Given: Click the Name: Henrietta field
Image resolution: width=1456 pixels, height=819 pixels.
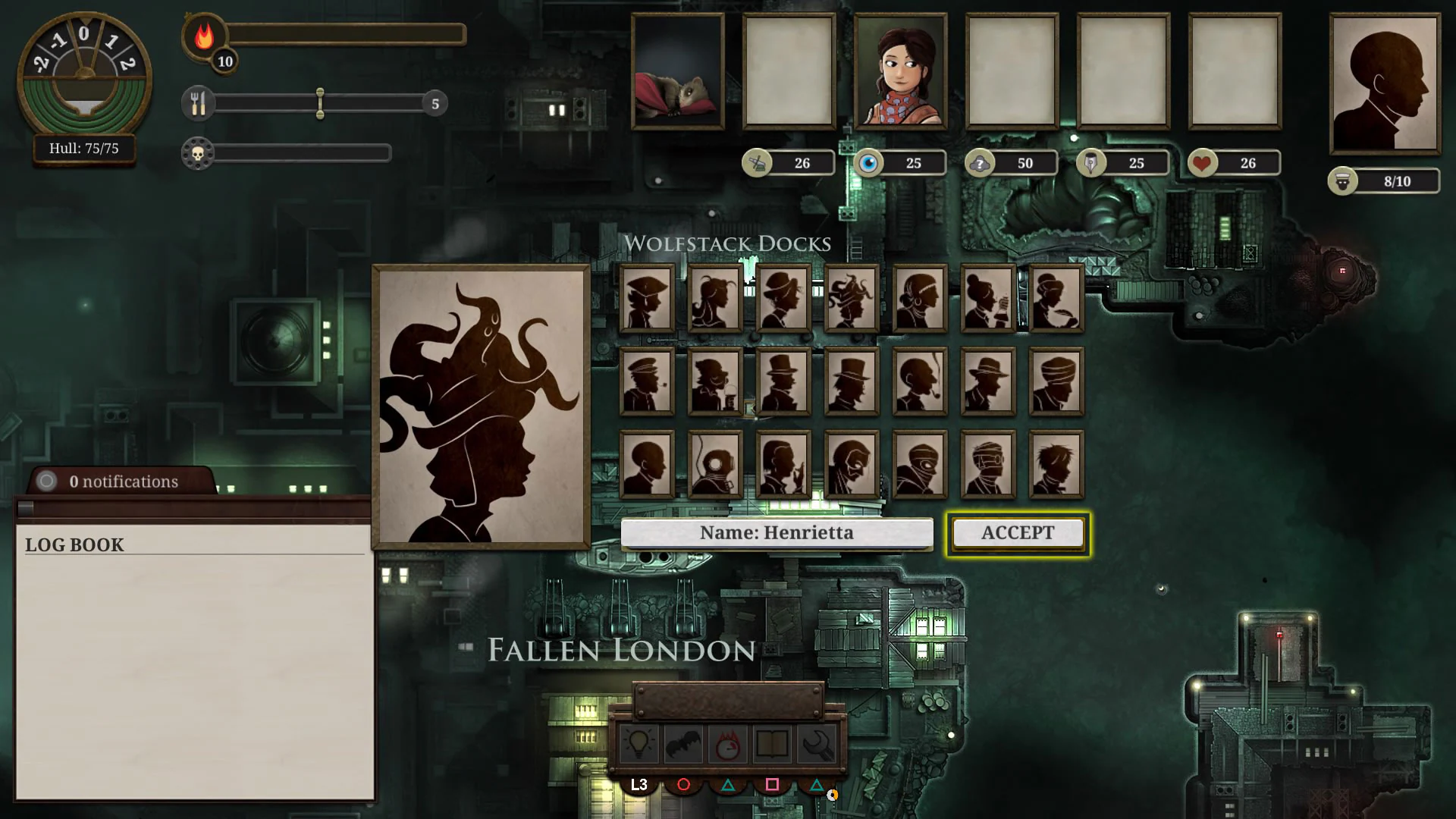Looking at the screenshot, I should pyautogui.click(x=777, y=532).
